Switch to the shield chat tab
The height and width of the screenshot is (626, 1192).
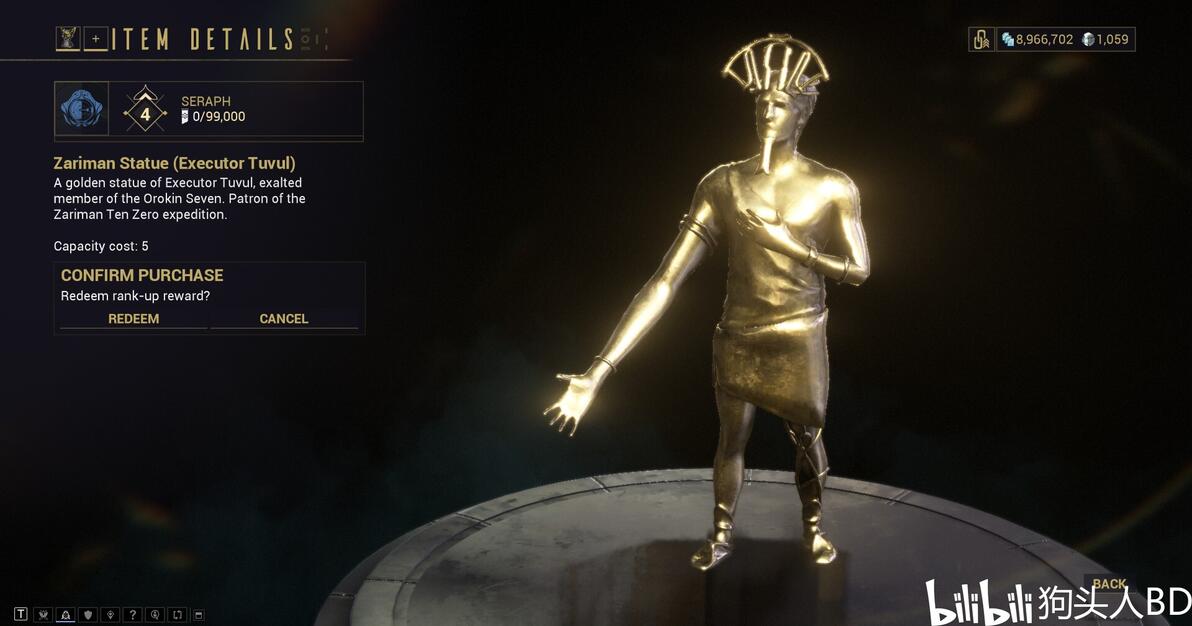88,614
